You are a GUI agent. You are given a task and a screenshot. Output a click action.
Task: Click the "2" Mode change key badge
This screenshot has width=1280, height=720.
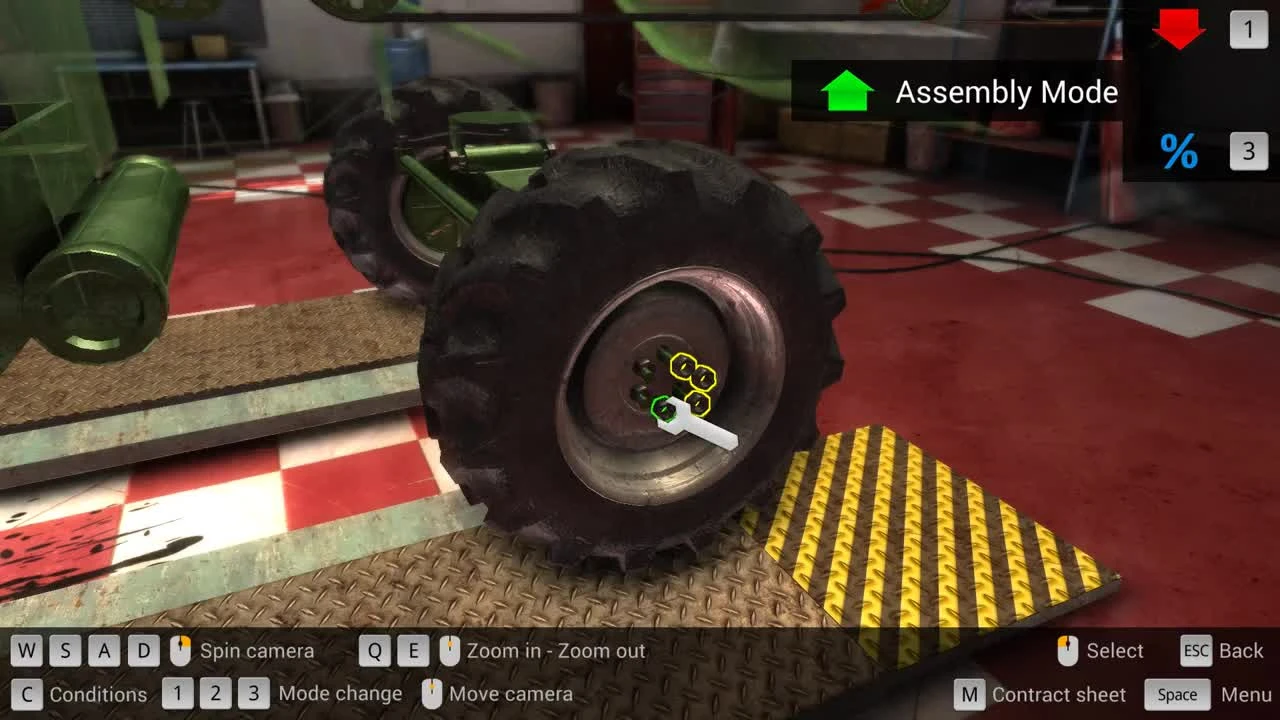[215, 693]
